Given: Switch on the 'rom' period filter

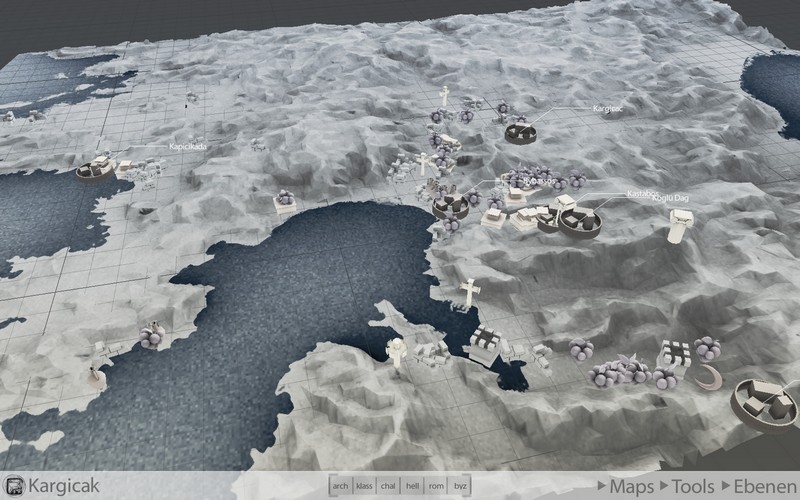Looking at the screenshot, I should (x=436, y=486).
